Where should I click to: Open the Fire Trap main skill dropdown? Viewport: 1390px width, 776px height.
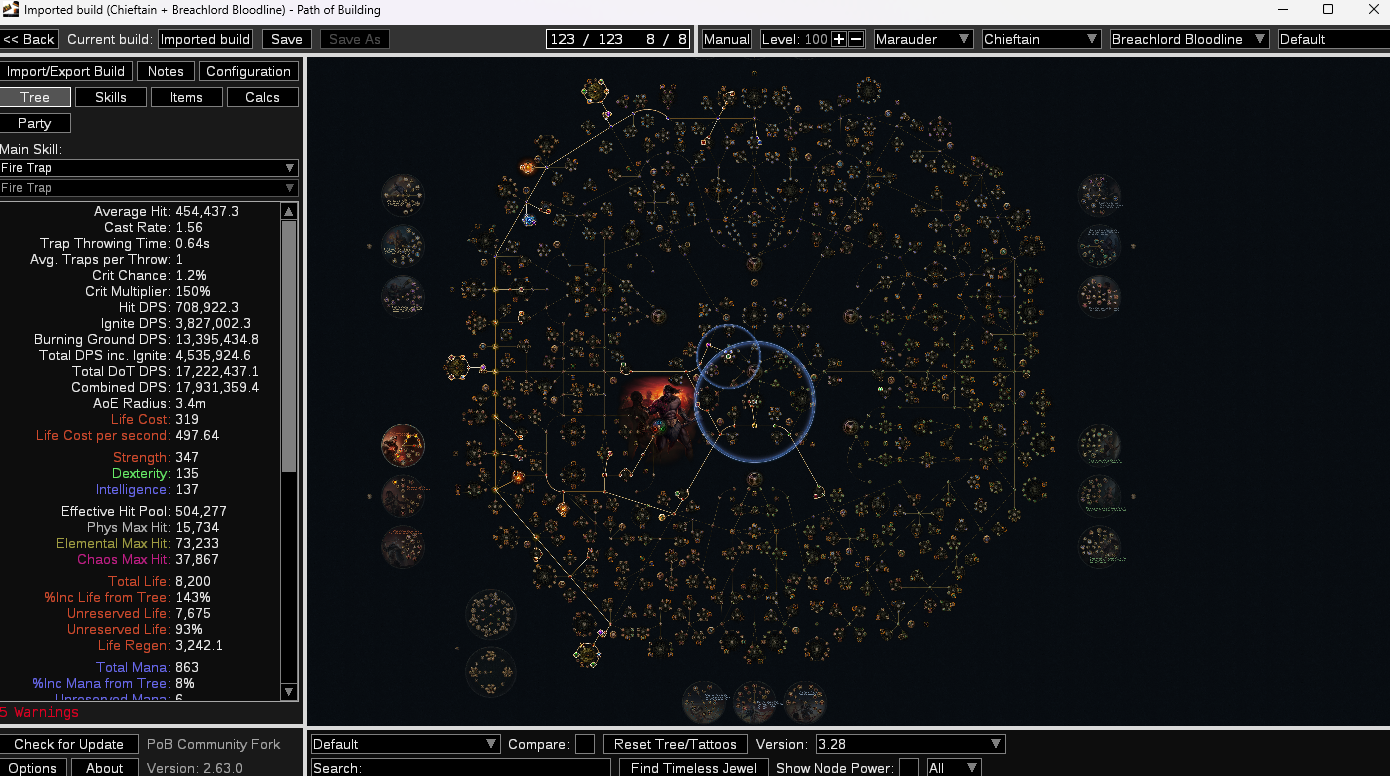tap(148, 168)
